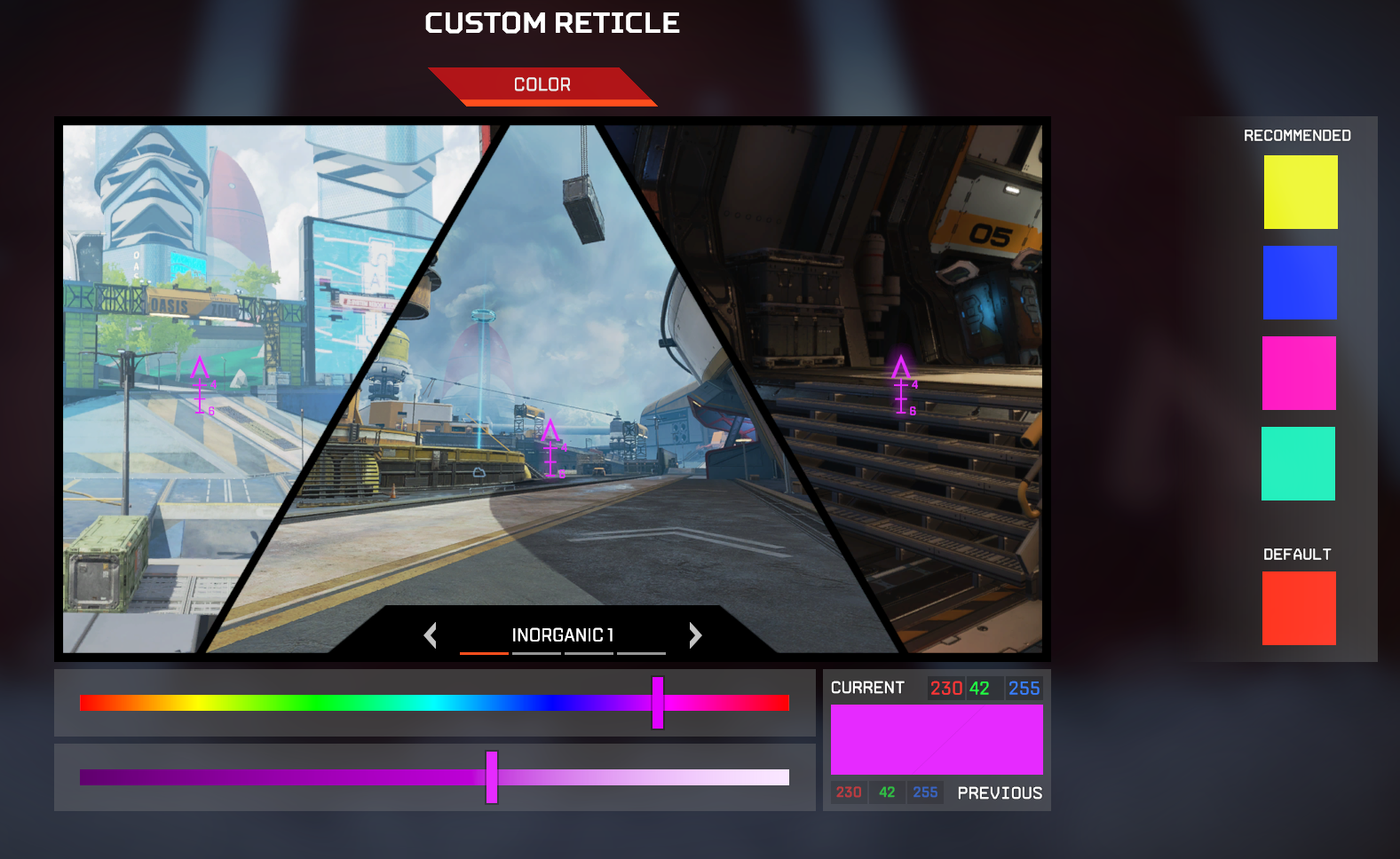
Task: Click the hue slider handle
Action: (x=657, y=704)
